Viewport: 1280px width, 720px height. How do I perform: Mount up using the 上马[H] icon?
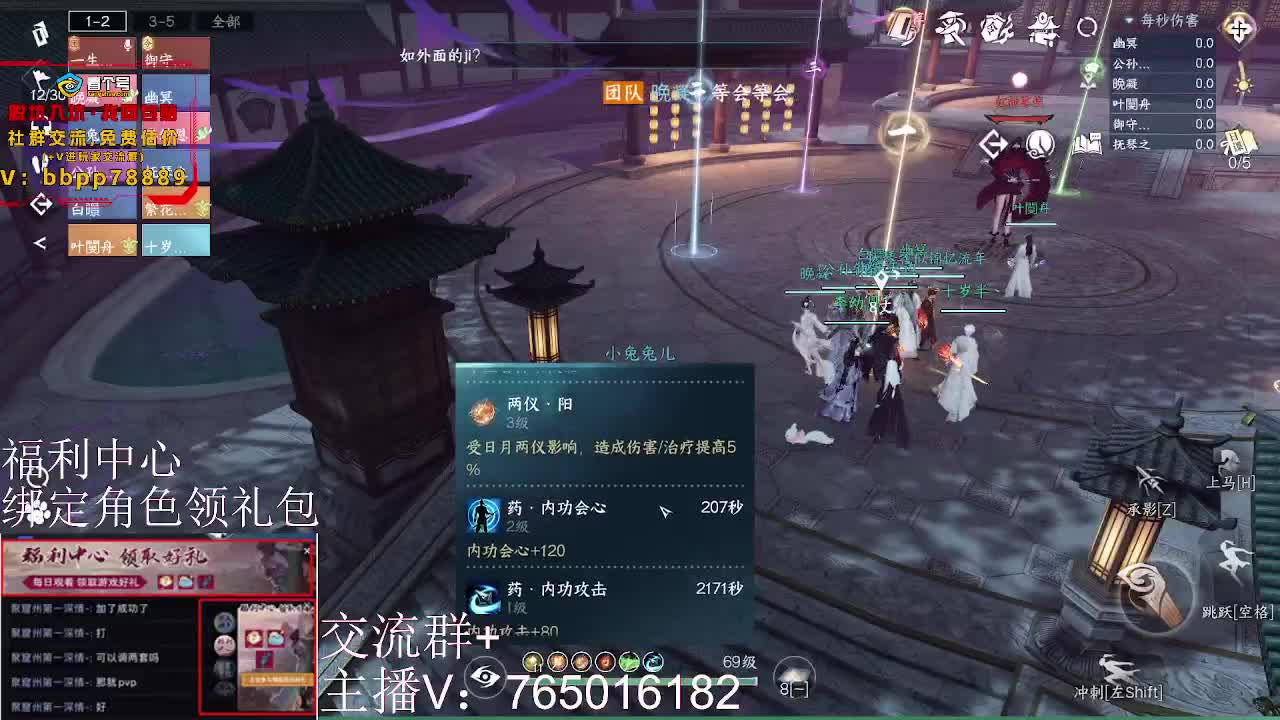(x=1228, y=458)
